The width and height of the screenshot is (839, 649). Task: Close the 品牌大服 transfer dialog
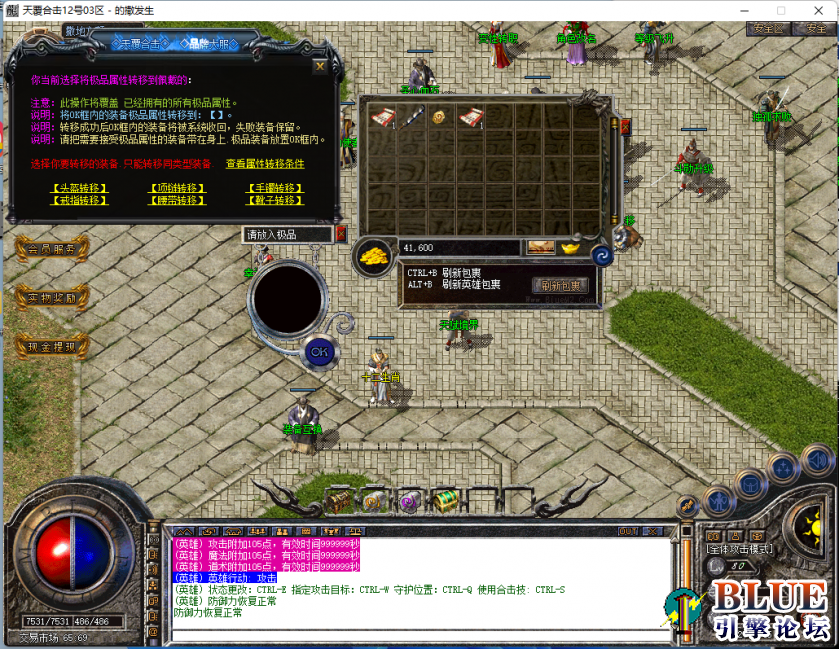(x=319, y=67)
